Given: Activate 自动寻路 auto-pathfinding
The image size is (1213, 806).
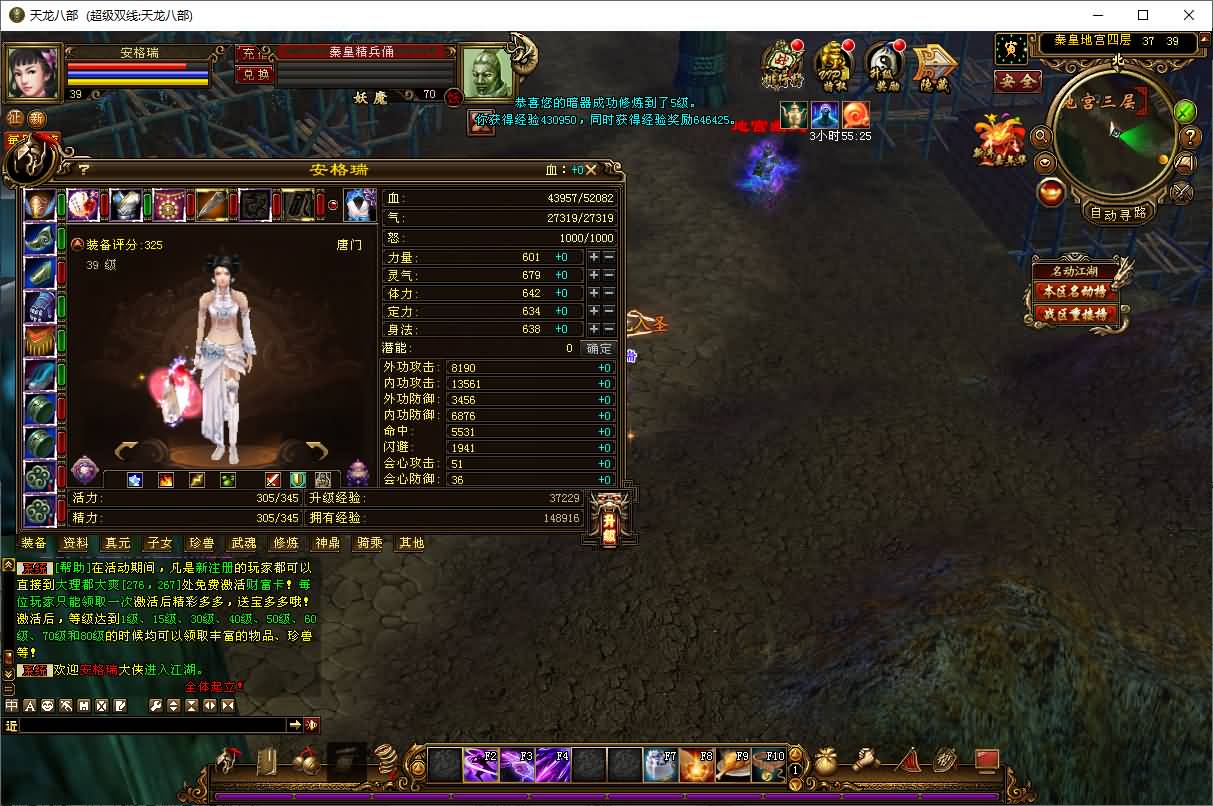Looking at the screenshot, I should coord(1118,213).
